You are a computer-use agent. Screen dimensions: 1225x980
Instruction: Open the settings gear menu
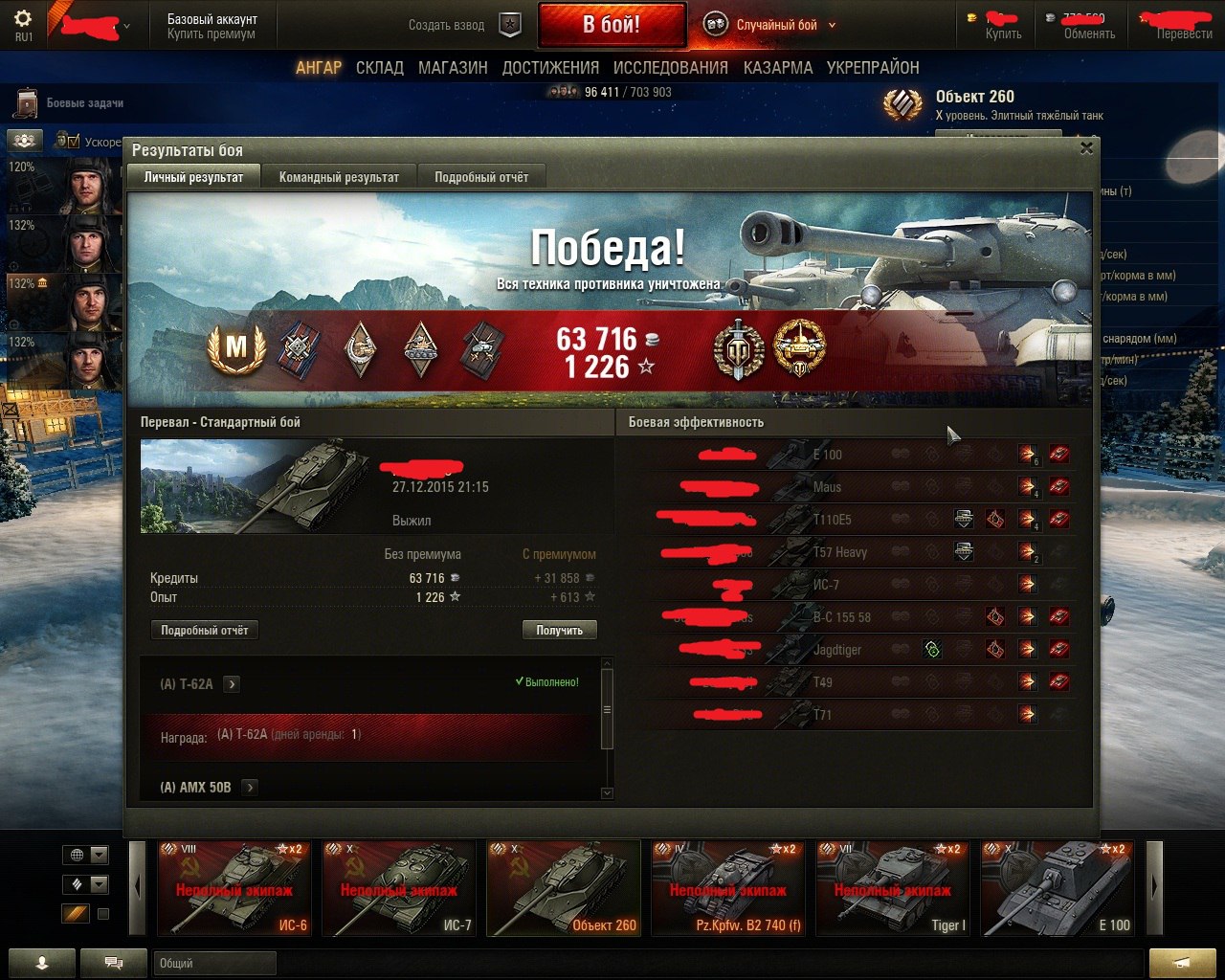click(x=24, y=21)
